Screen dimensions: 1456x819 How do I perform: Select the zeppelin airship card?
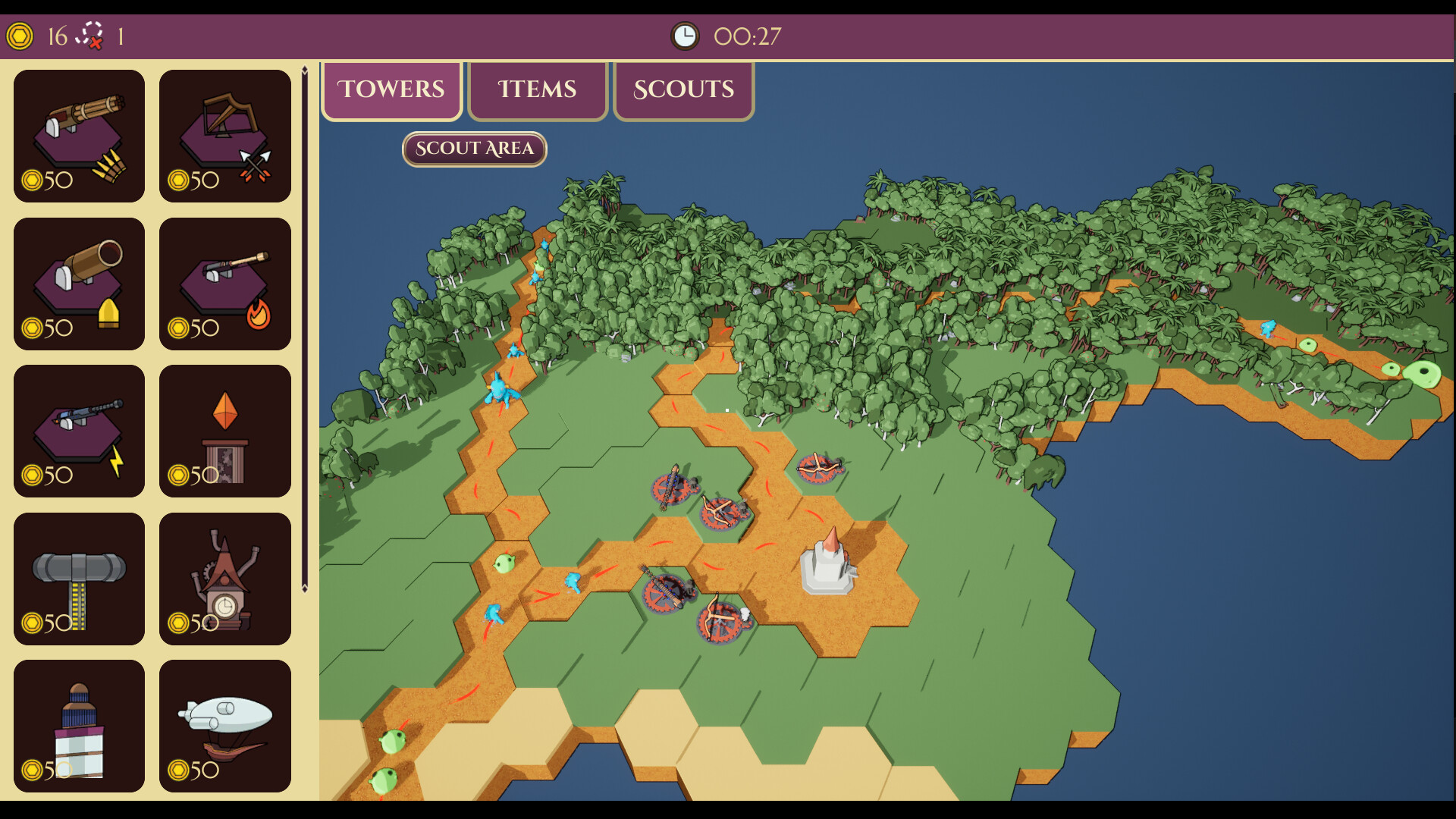[x=225, y=725]
